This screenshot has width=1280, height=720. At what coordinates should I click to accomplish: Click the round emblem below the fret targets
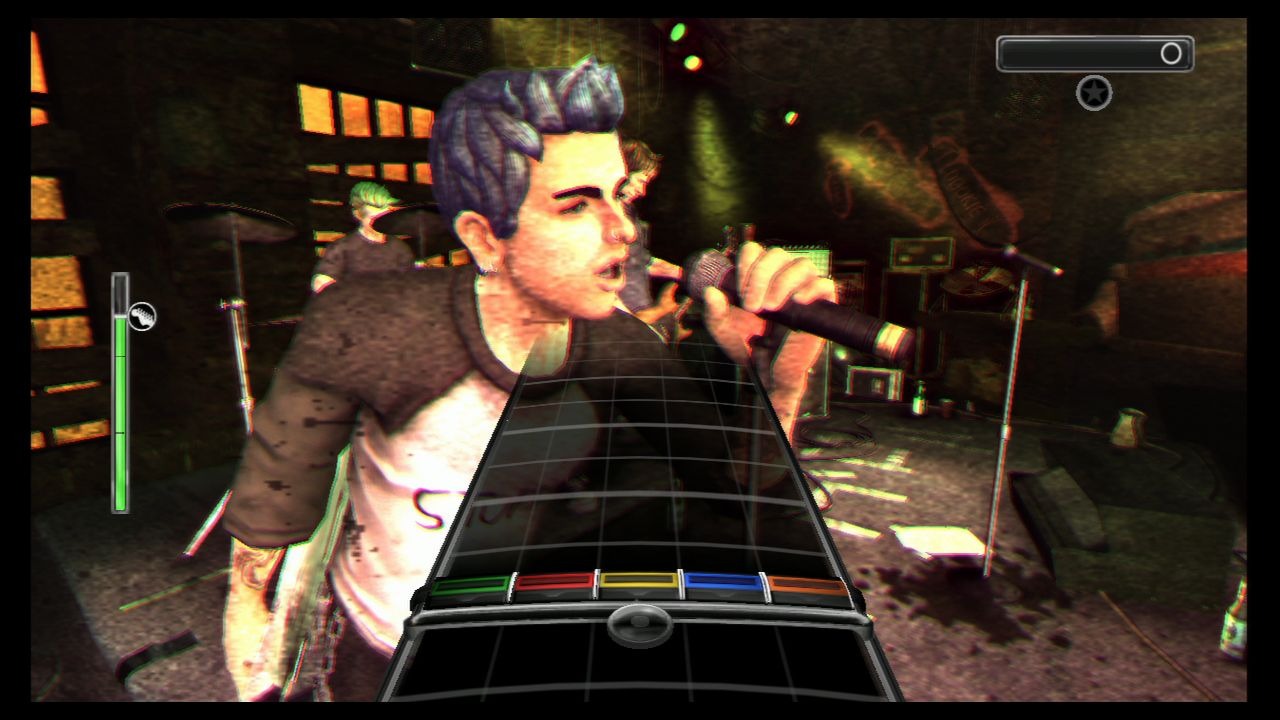tap(639, 622)
